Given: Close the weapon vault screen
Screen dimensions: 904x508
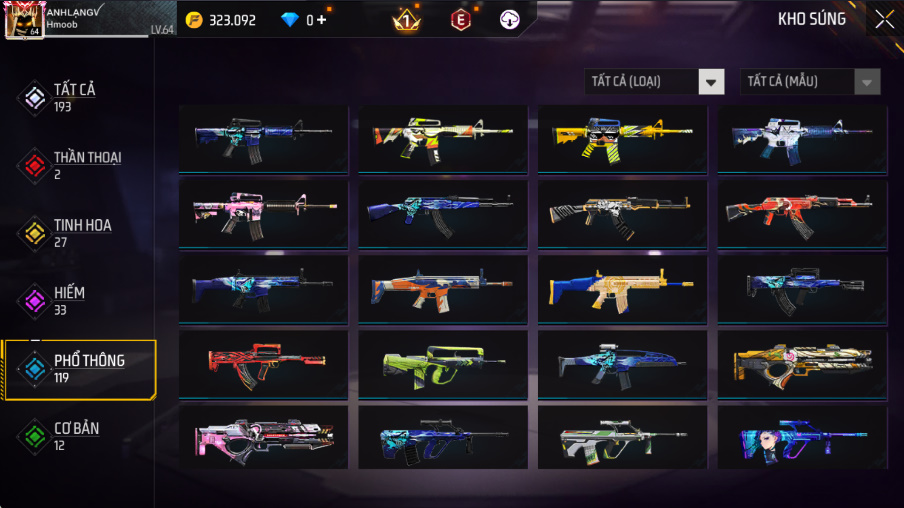Looking at the screenshot, I should 884,19.
